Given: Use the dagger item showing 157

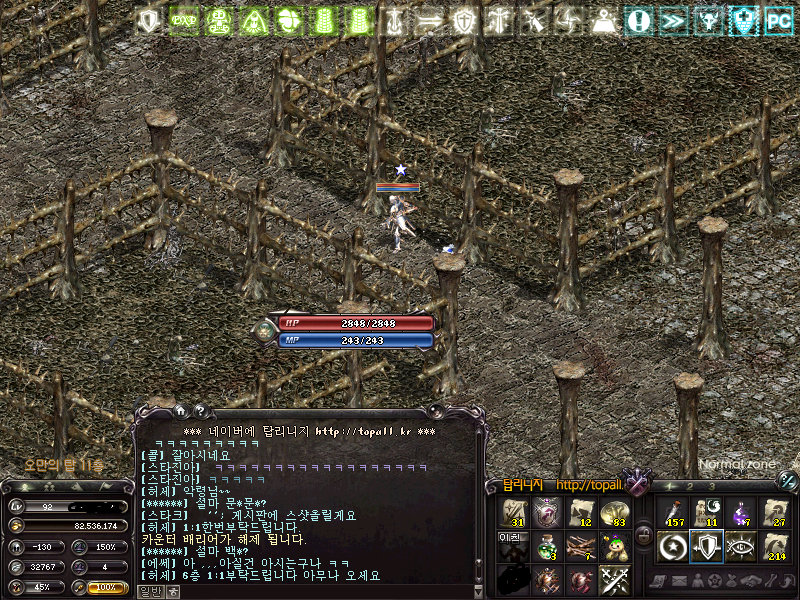Looking at the screenshot, I should click(673, 512).
